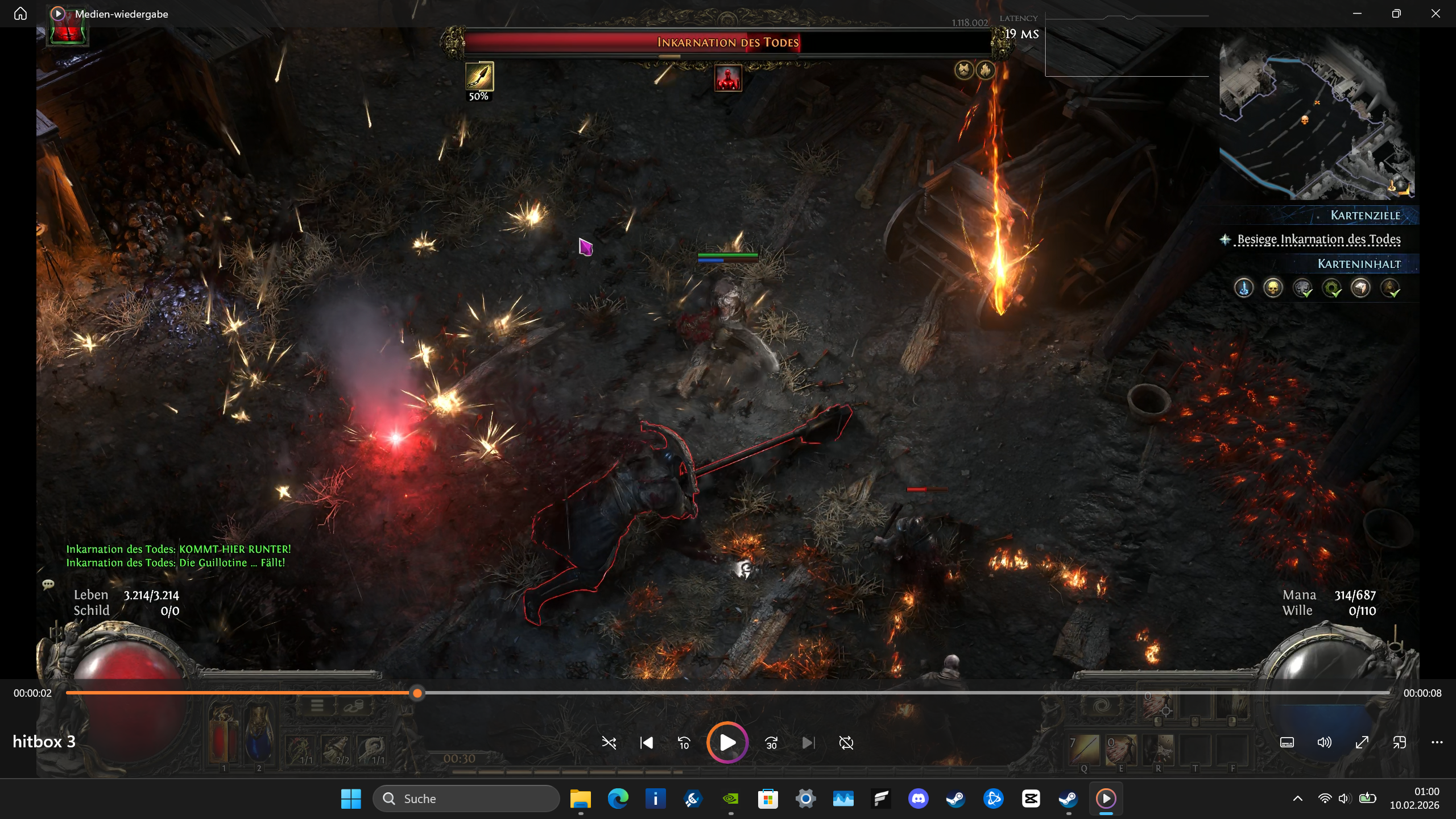Open the media player volume control
Viewport: 1456px width, 819px height.
[x=1324, y=742]
